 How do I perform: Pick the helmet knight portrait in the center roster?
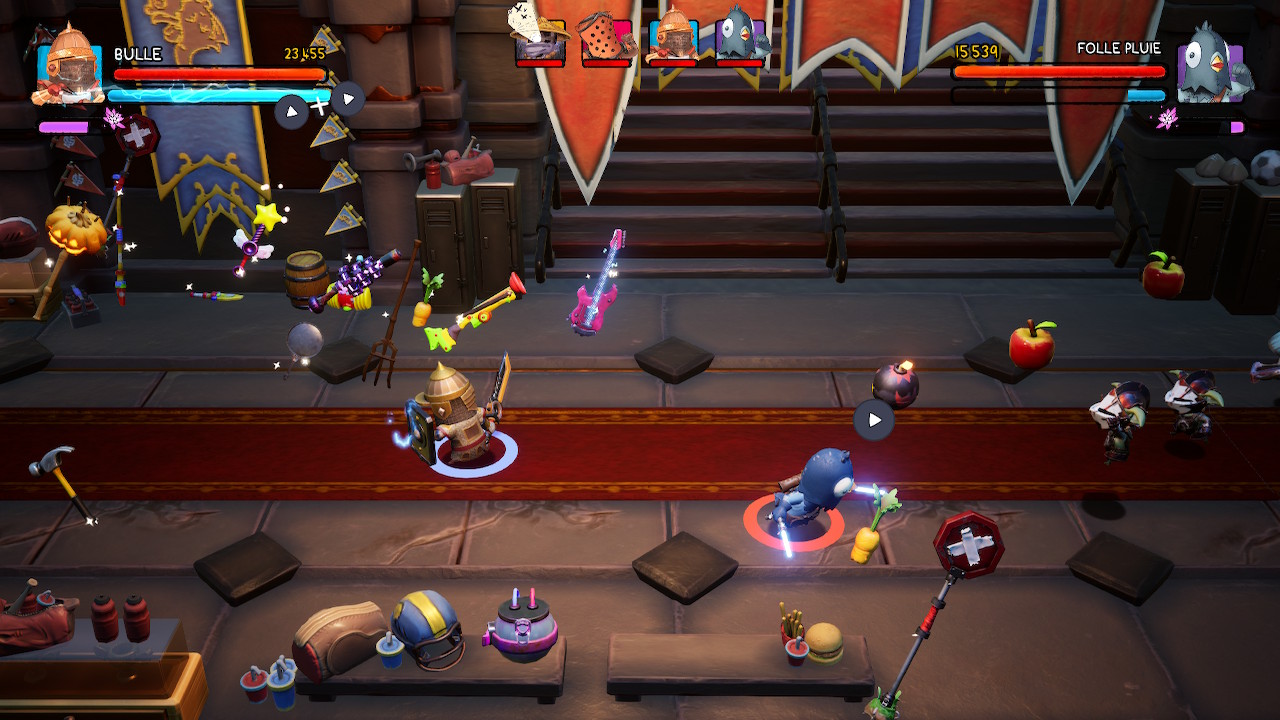click(x=673, y=38)
